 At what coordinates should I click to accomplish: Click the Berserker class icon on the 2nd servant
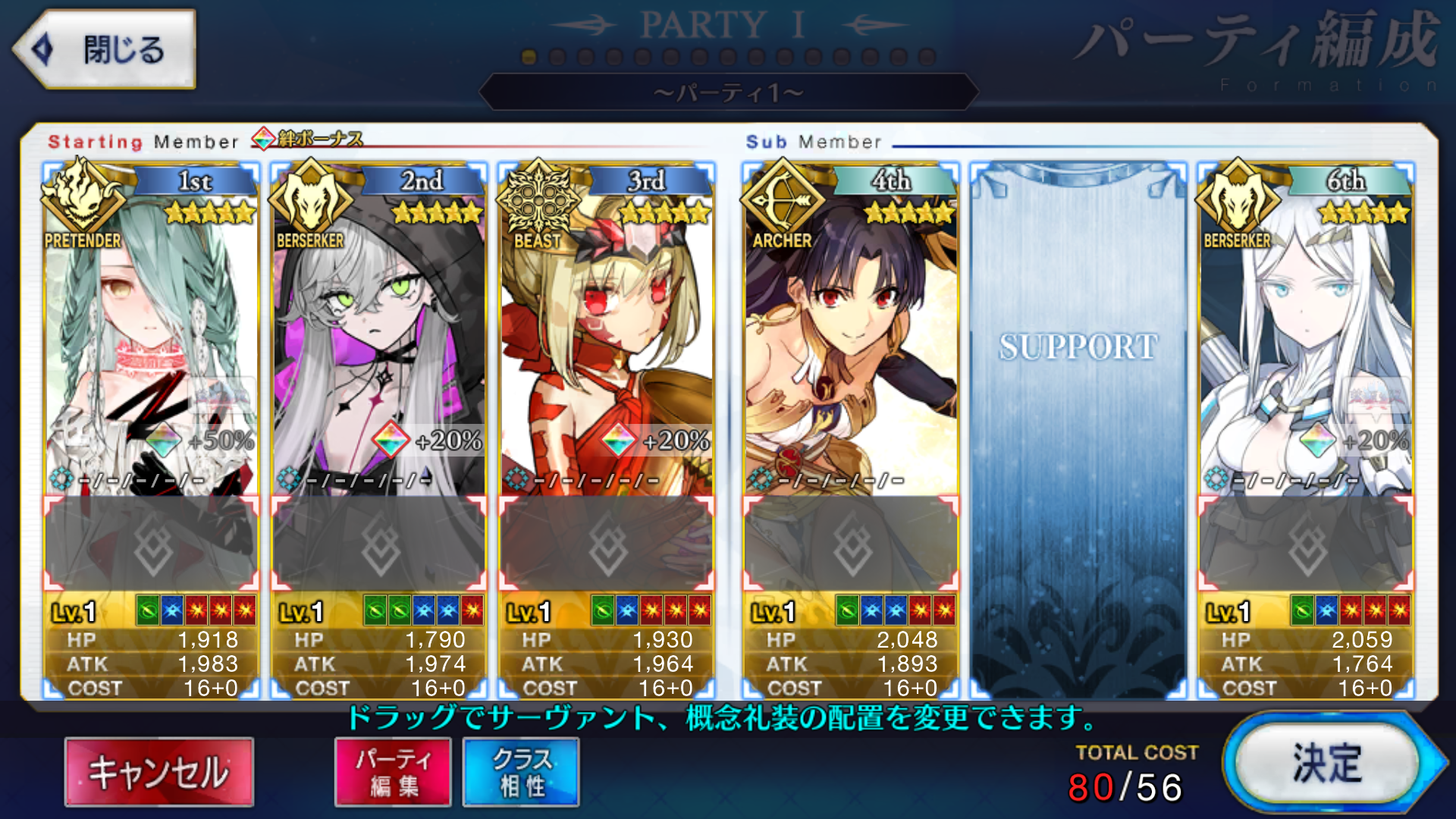pos(313,201)
